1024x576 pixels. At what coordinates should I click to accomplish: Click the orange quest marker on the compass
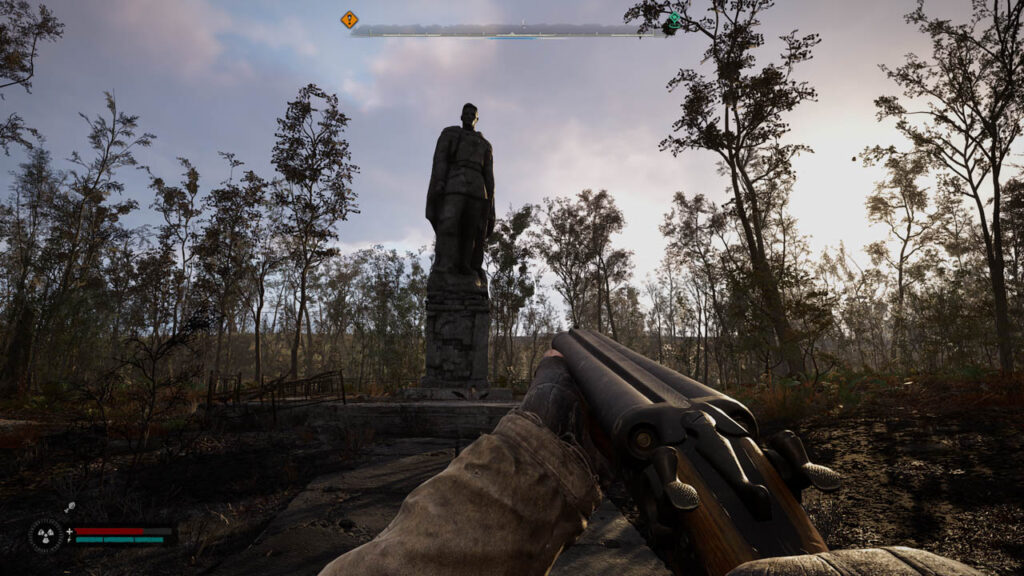(x=349, y=19)
